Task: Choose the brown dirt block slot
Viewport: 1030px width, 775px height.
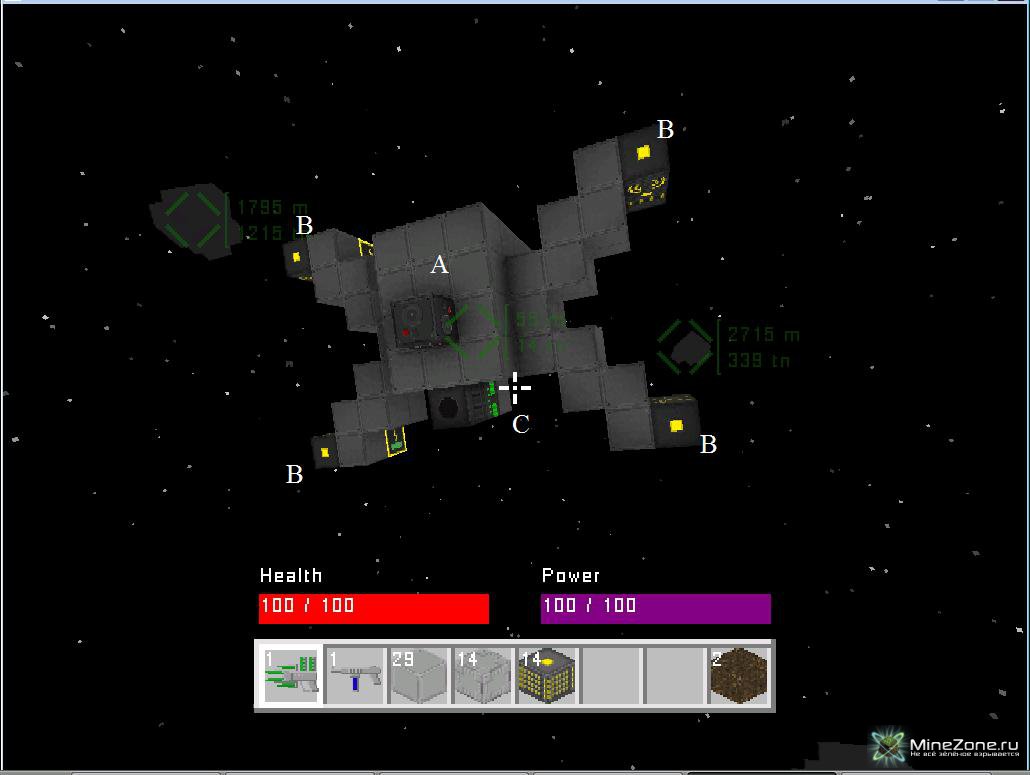Action: pos(740,675)
